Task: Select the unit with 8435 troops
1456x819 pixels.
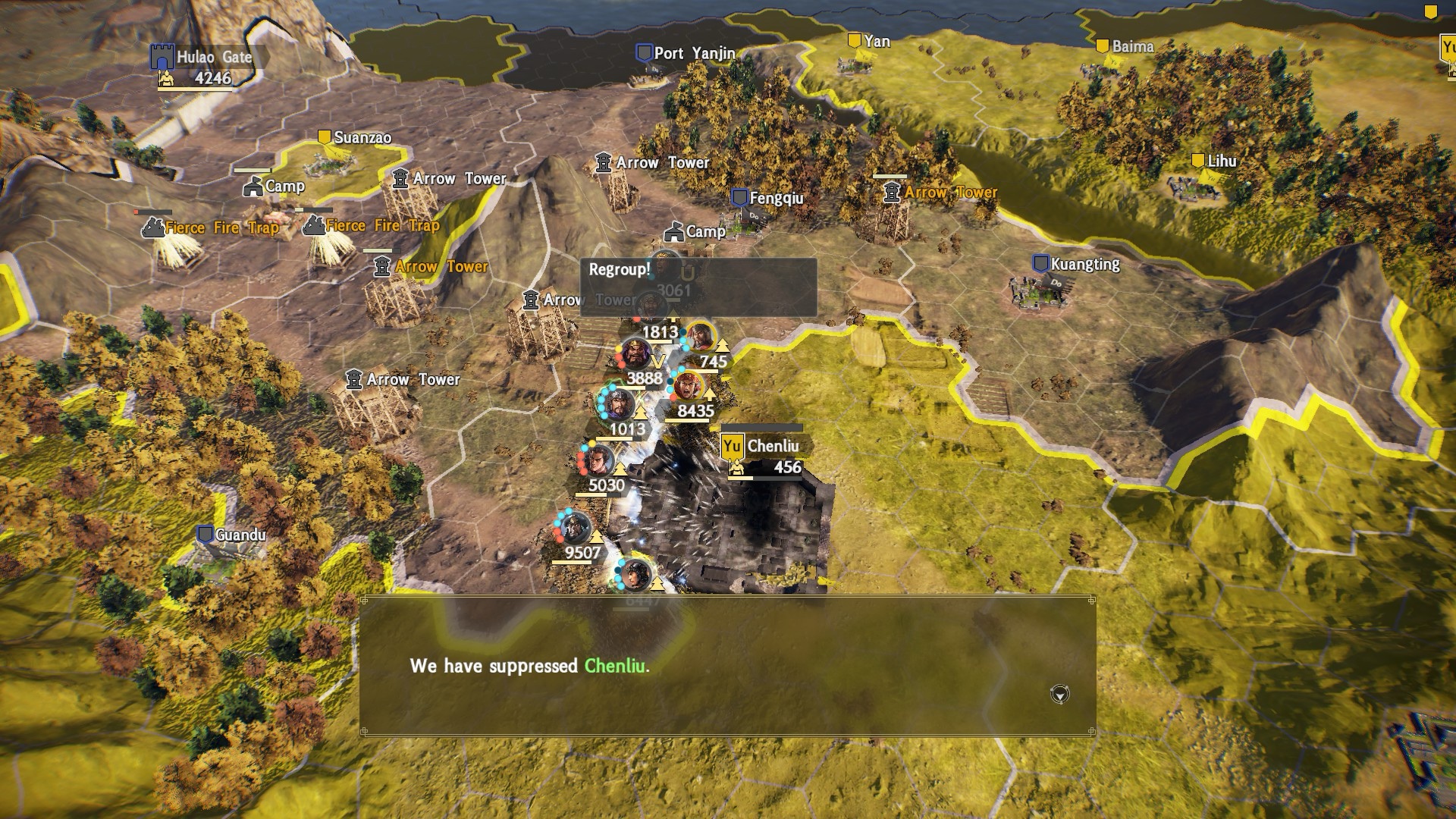Action: point(689,388)
